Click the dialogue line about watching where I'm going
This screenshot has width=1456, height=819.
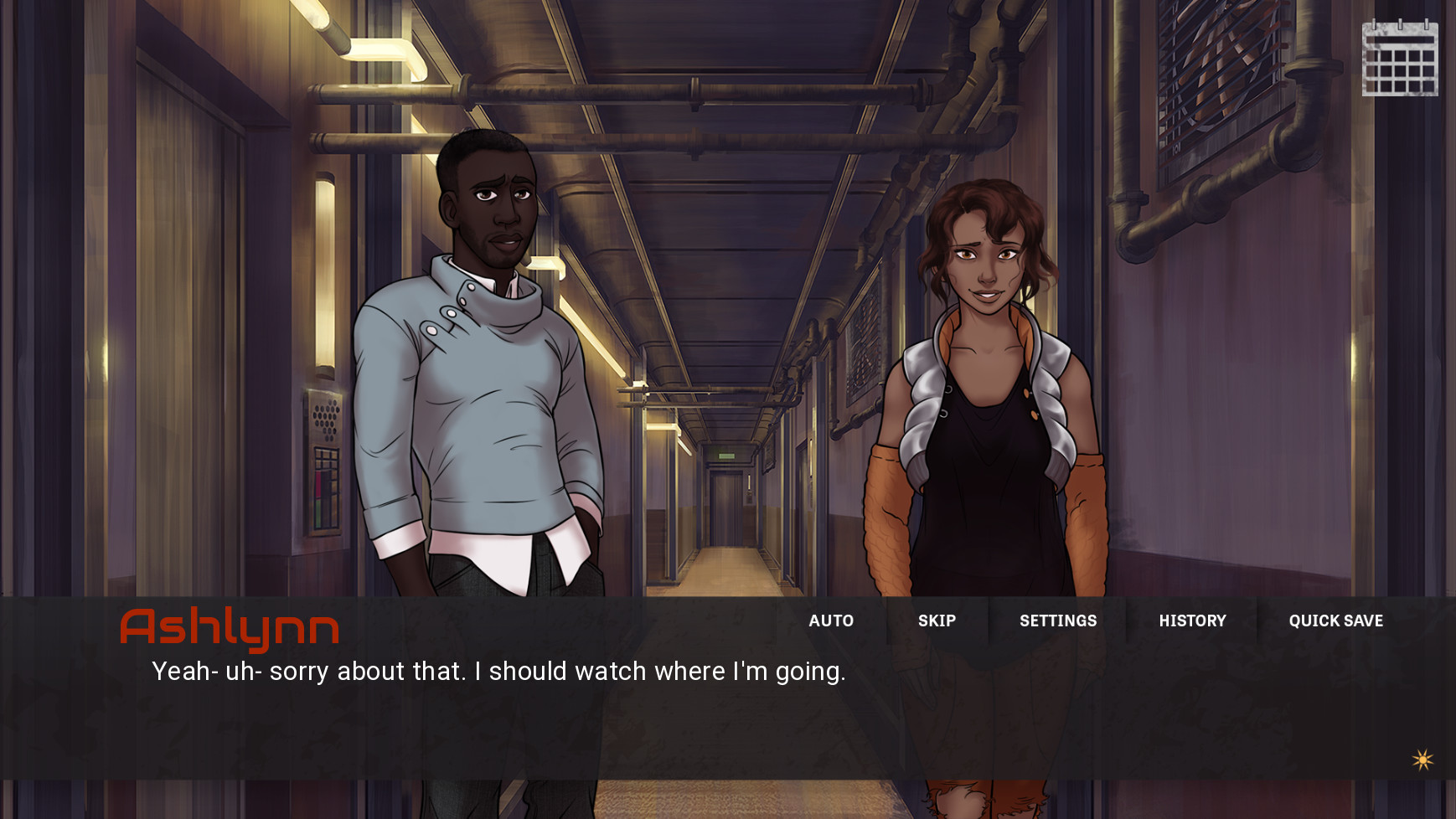click(499, 671)
